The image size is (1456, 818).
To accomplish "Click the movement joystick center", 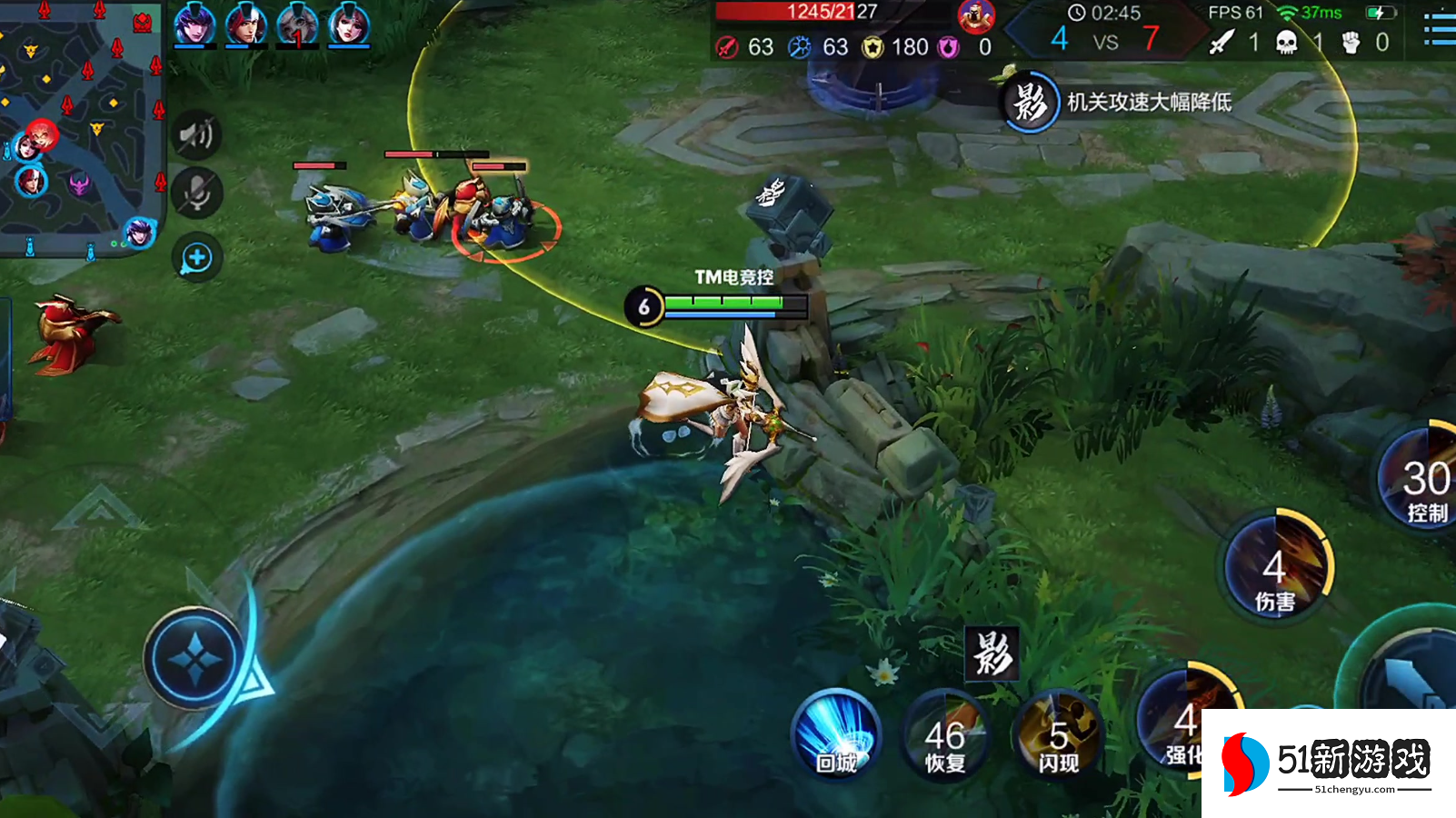I will (x=194, y=658).
